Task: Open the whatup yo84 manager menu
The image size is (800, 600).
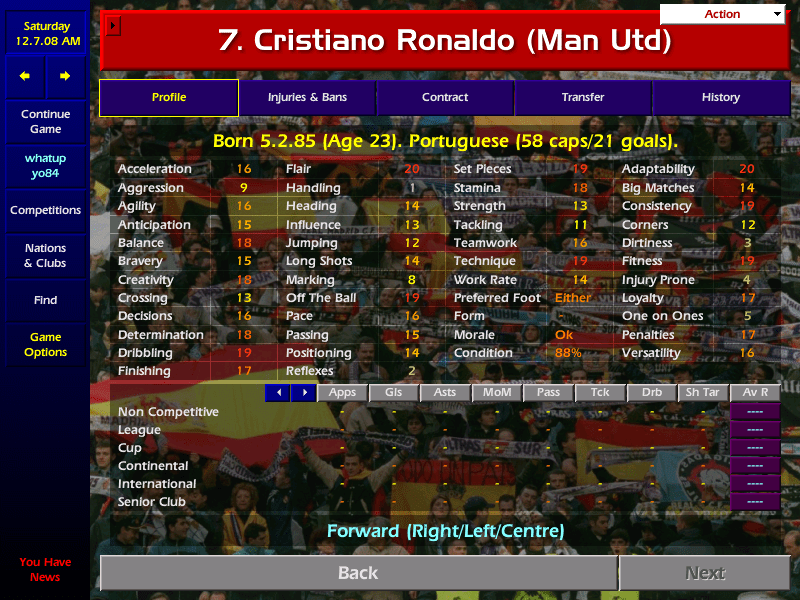Action: (x=45, y=166)
